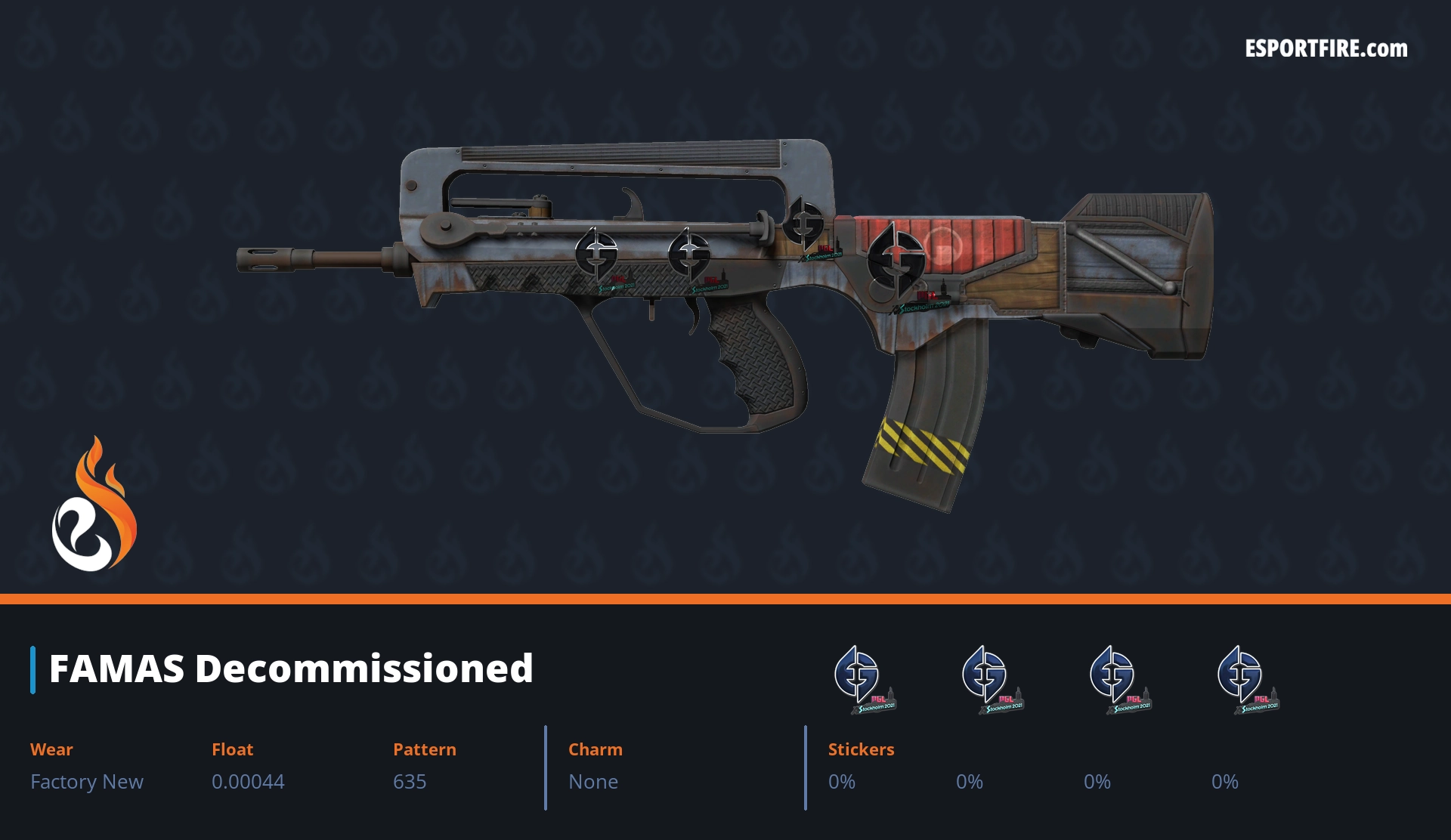Image resolution: width=1451 pixels, height=840 pixels.
Task: Open the ESPORTFIRE.com site link
Action: pos(1326,49)
